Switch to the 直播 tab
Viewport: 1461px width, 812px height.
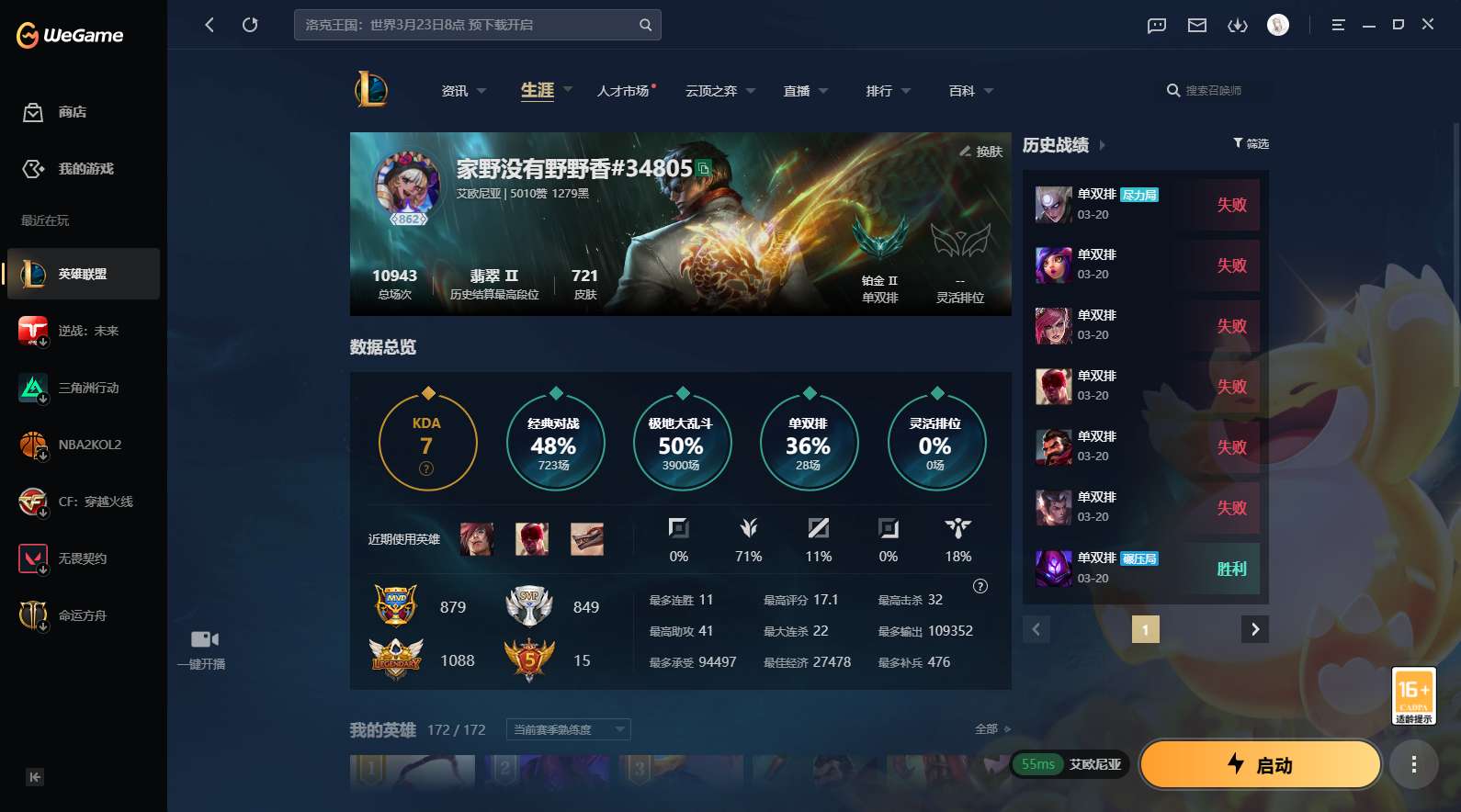(796, 90)
